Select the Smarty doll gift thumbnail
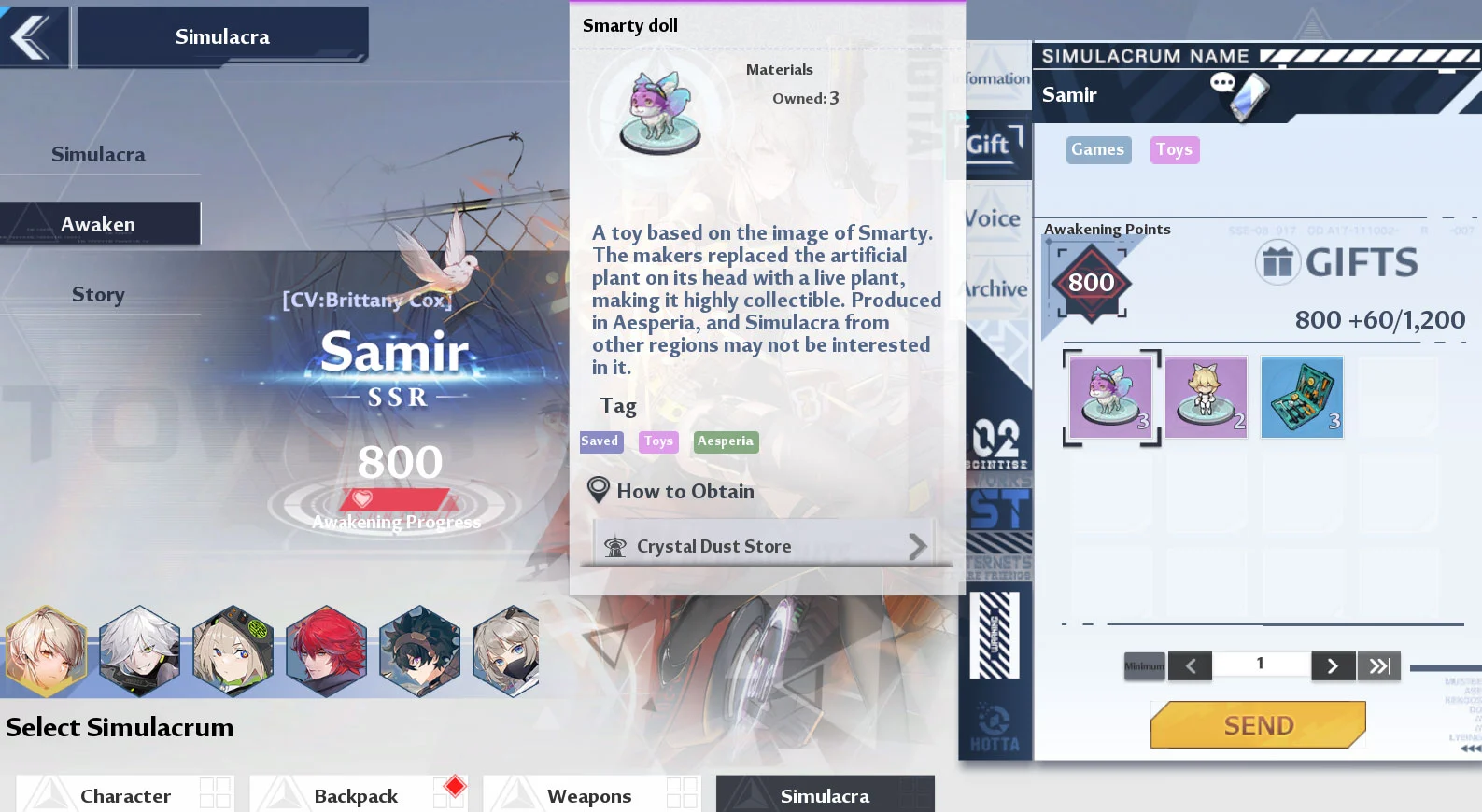 click(1110, 397)
